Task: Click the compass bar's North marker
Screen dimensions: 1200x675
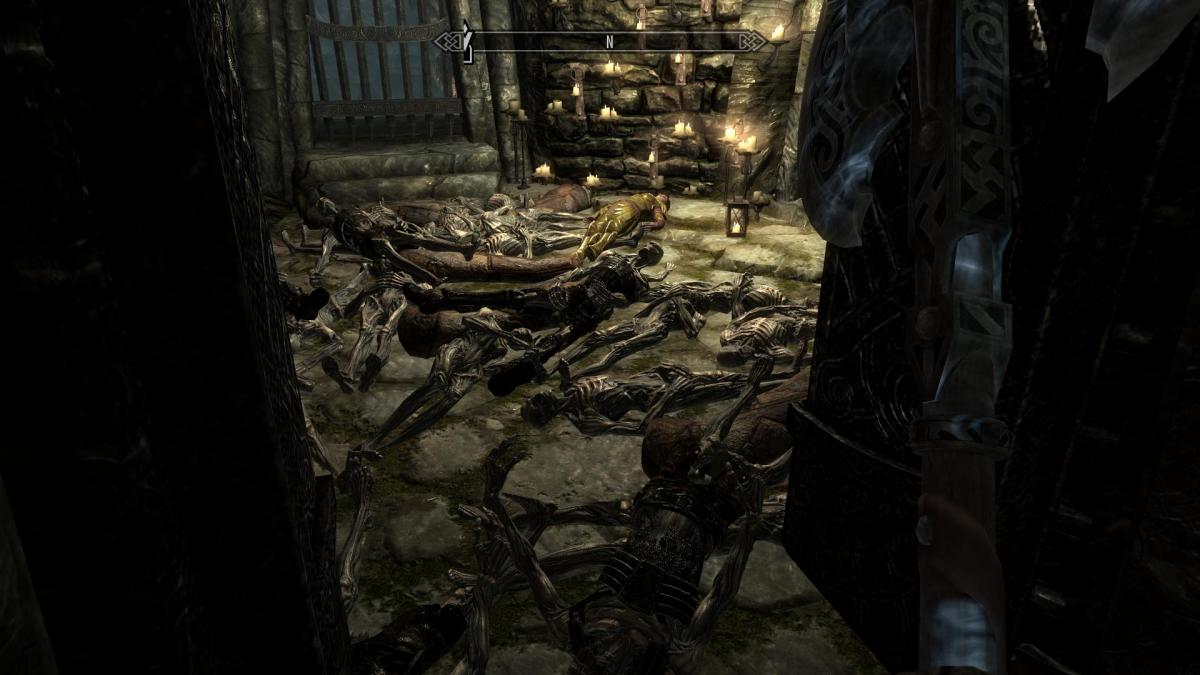Action: coord(608,42)
